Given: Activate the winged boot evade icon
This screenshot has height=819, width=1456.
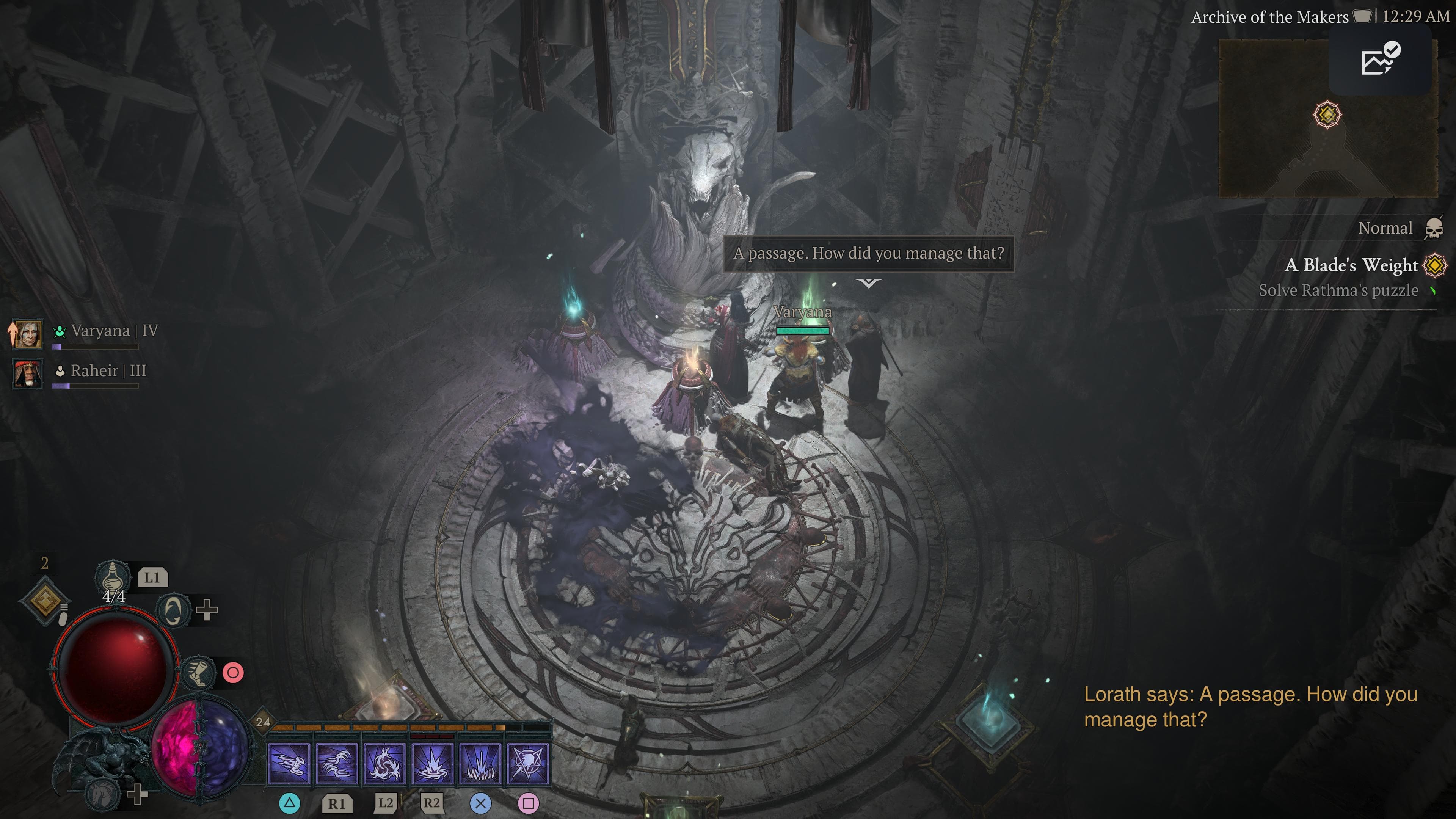Looking at the screenshot, I should 198,673.
